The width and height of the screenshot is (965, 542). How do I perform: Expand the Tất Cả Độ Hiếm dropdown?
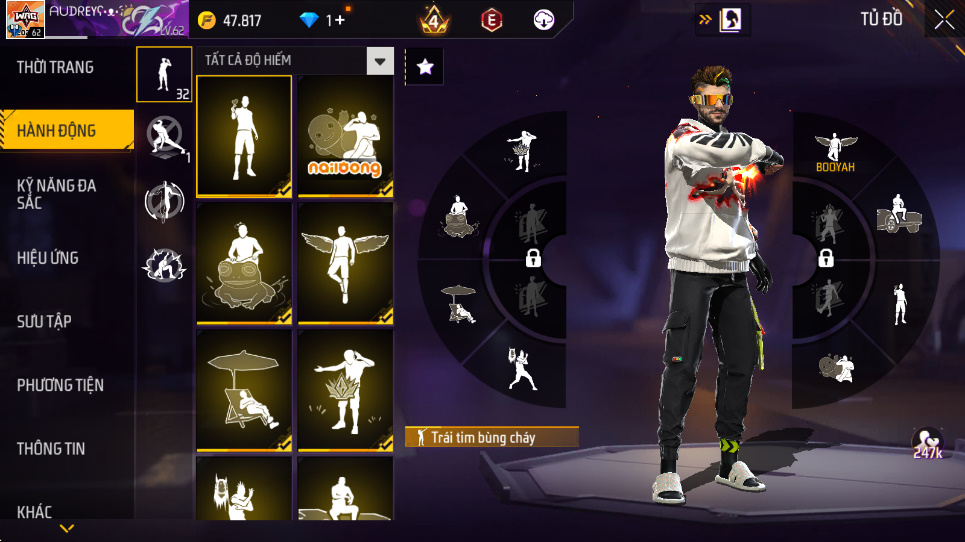pyautogui.click(x=380, y=61)
